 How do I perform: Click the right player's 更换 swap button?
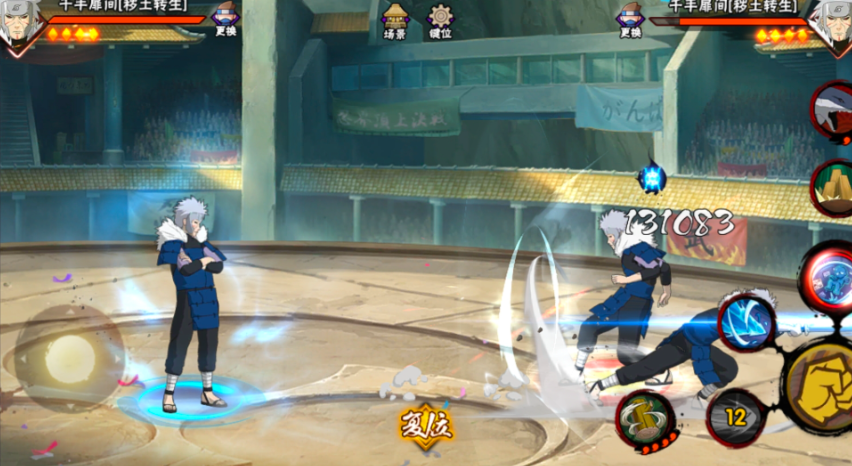pyautogui.click(x=630, y=19)
